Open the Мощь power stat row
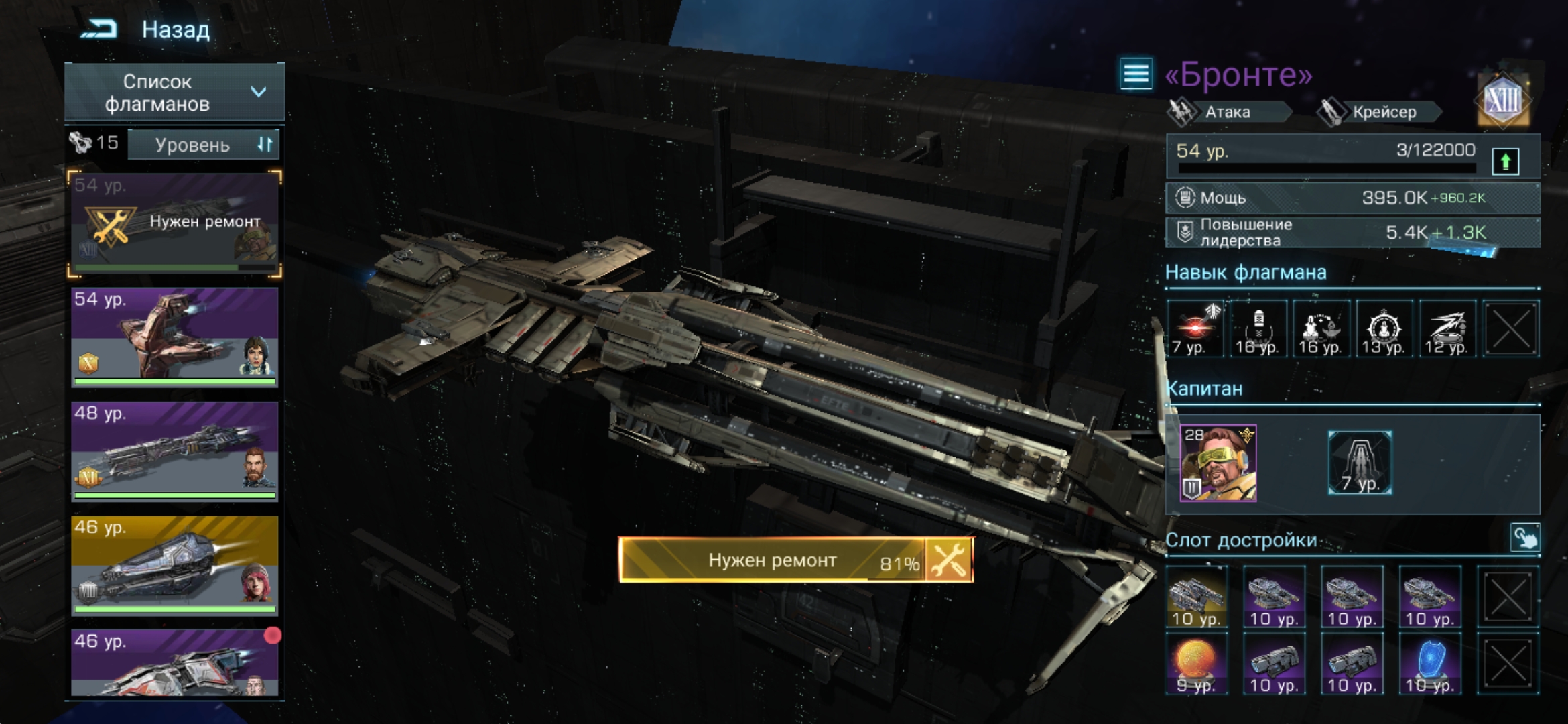 tap(1352, 198)
